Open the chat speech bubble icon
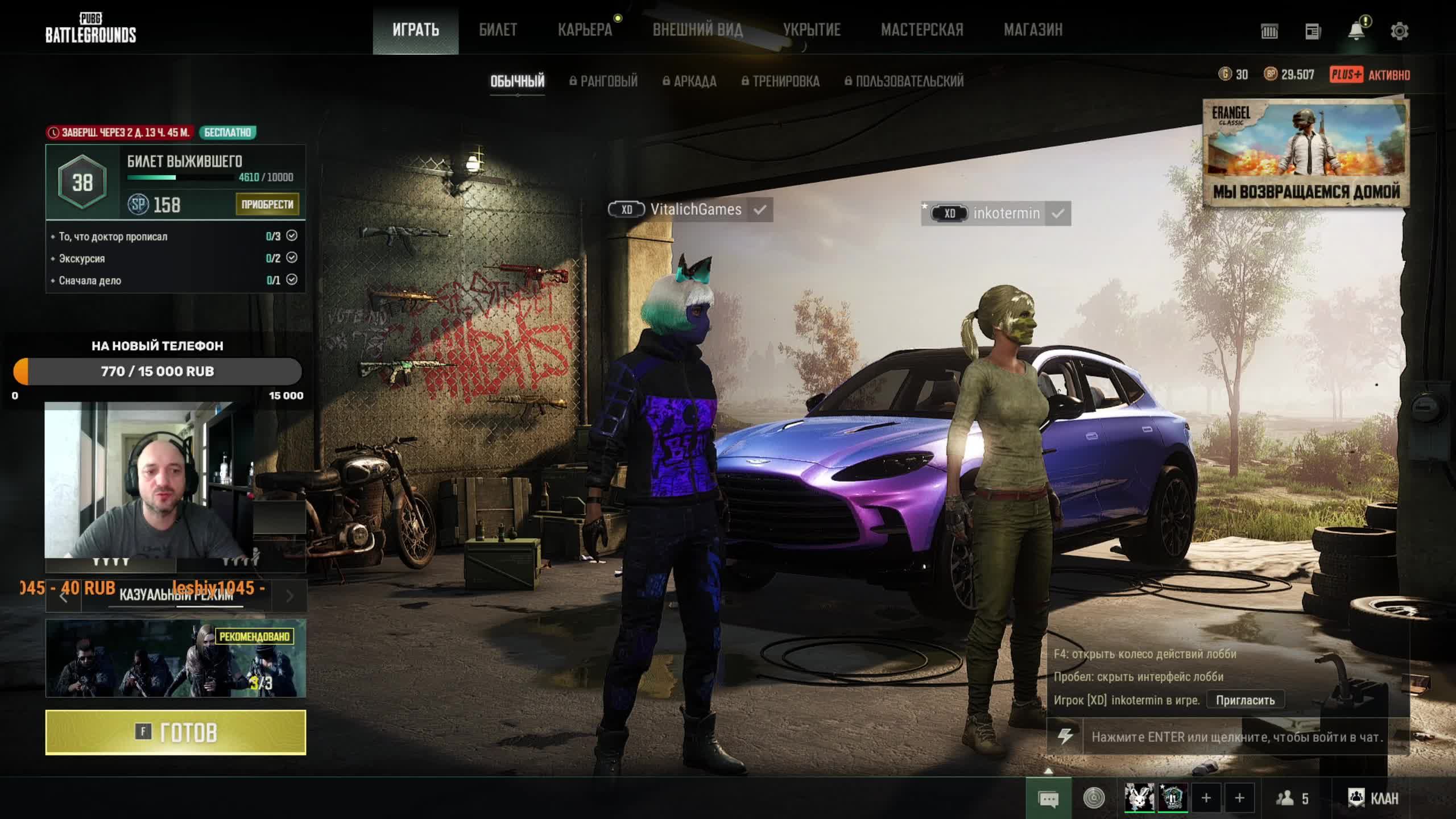Screen dimensions: 1456x819 tap(1048, 799)
